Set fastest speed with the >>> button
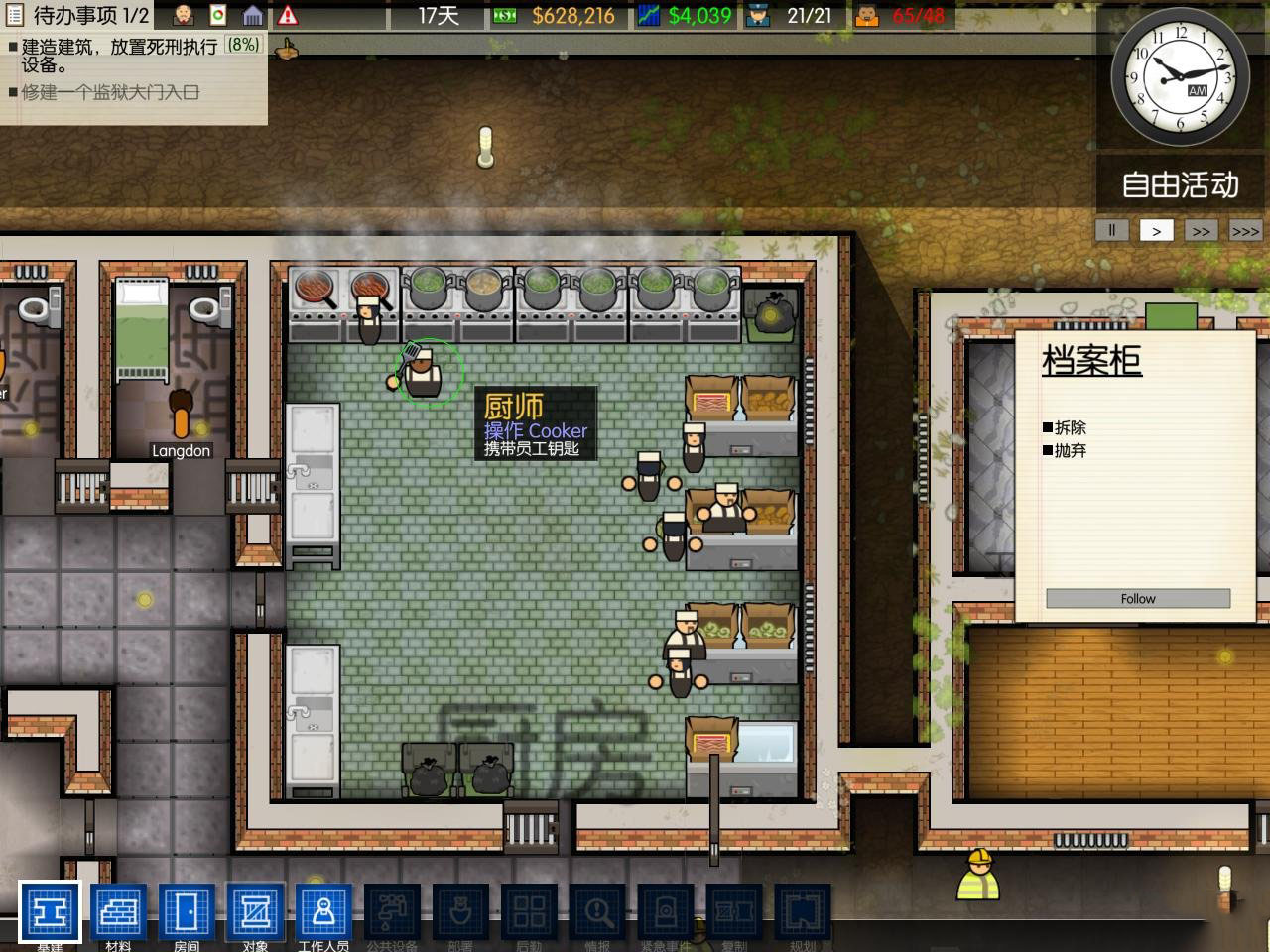Screen dimensions: 1270x952 [1245, 230]
